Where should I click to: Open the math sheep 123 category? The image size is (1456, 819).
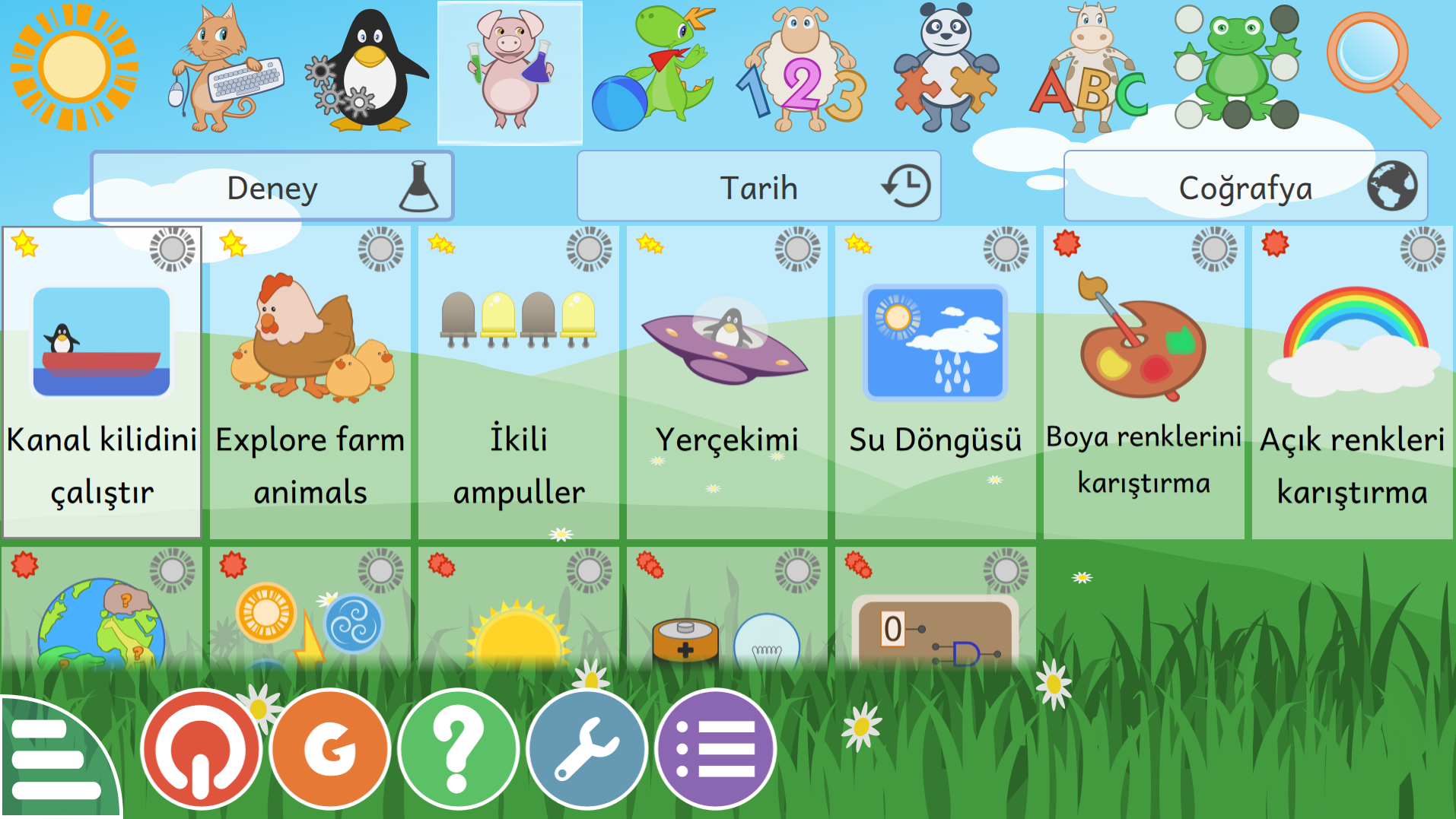coord(803,68)
